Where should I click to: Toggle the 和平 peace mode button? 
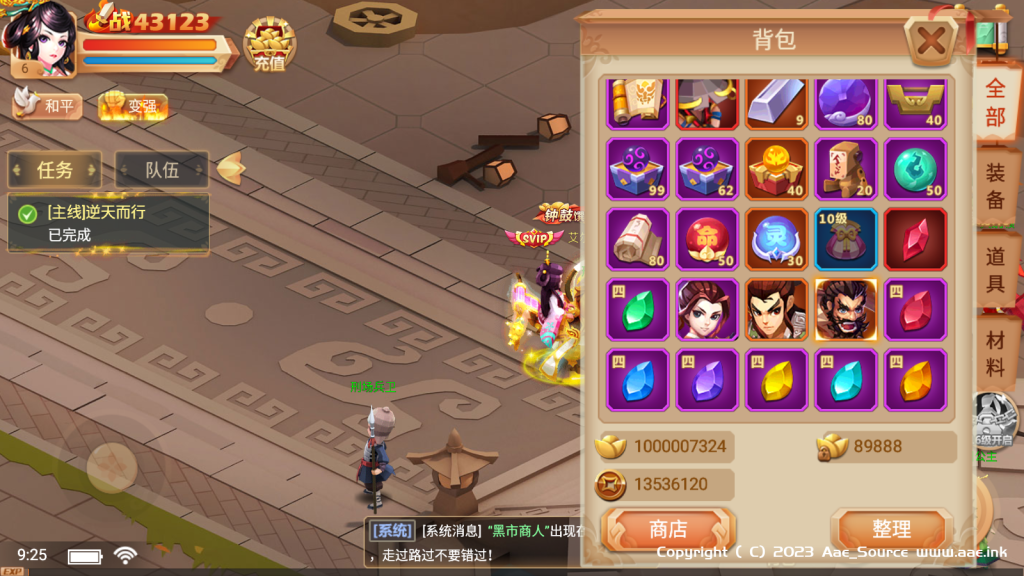click(47, 105)
